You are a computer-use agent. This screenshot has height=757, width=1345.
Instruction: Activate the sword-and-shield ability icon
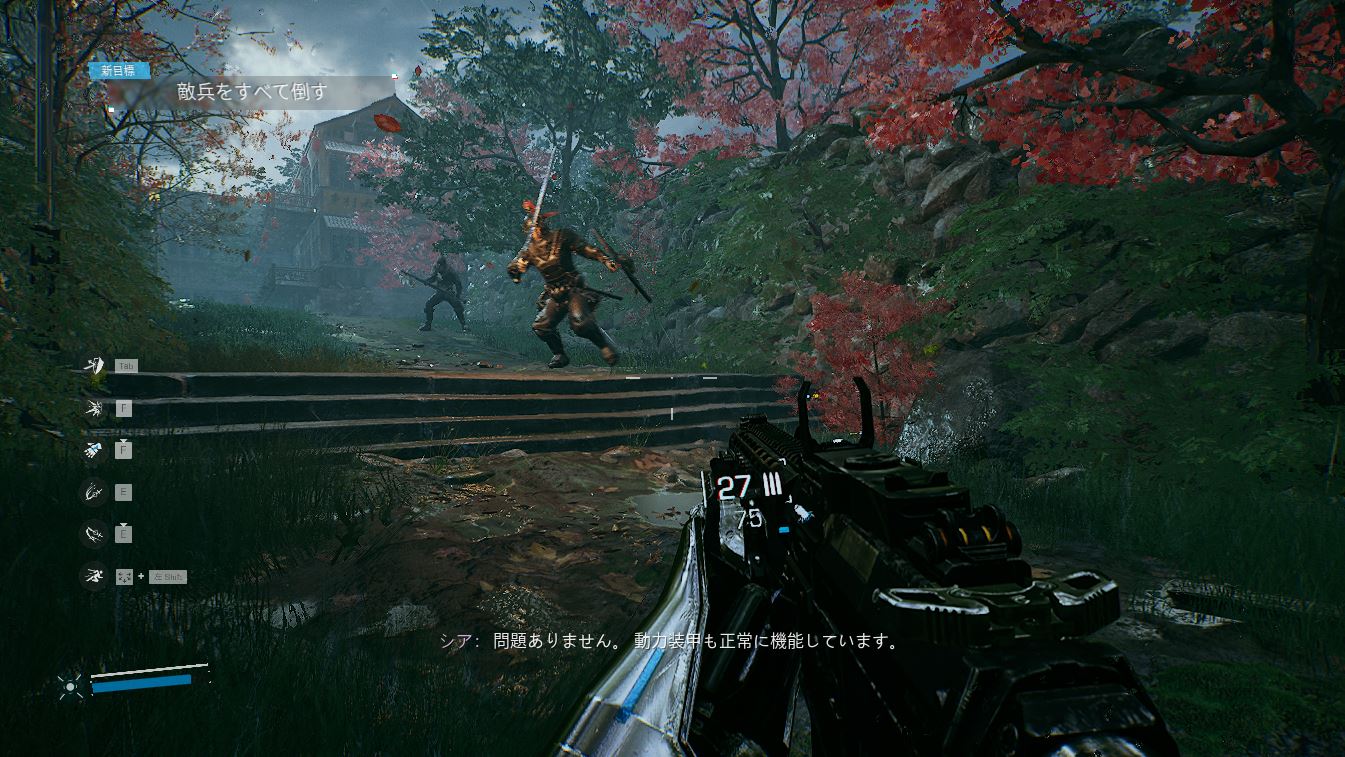[93, 366]
